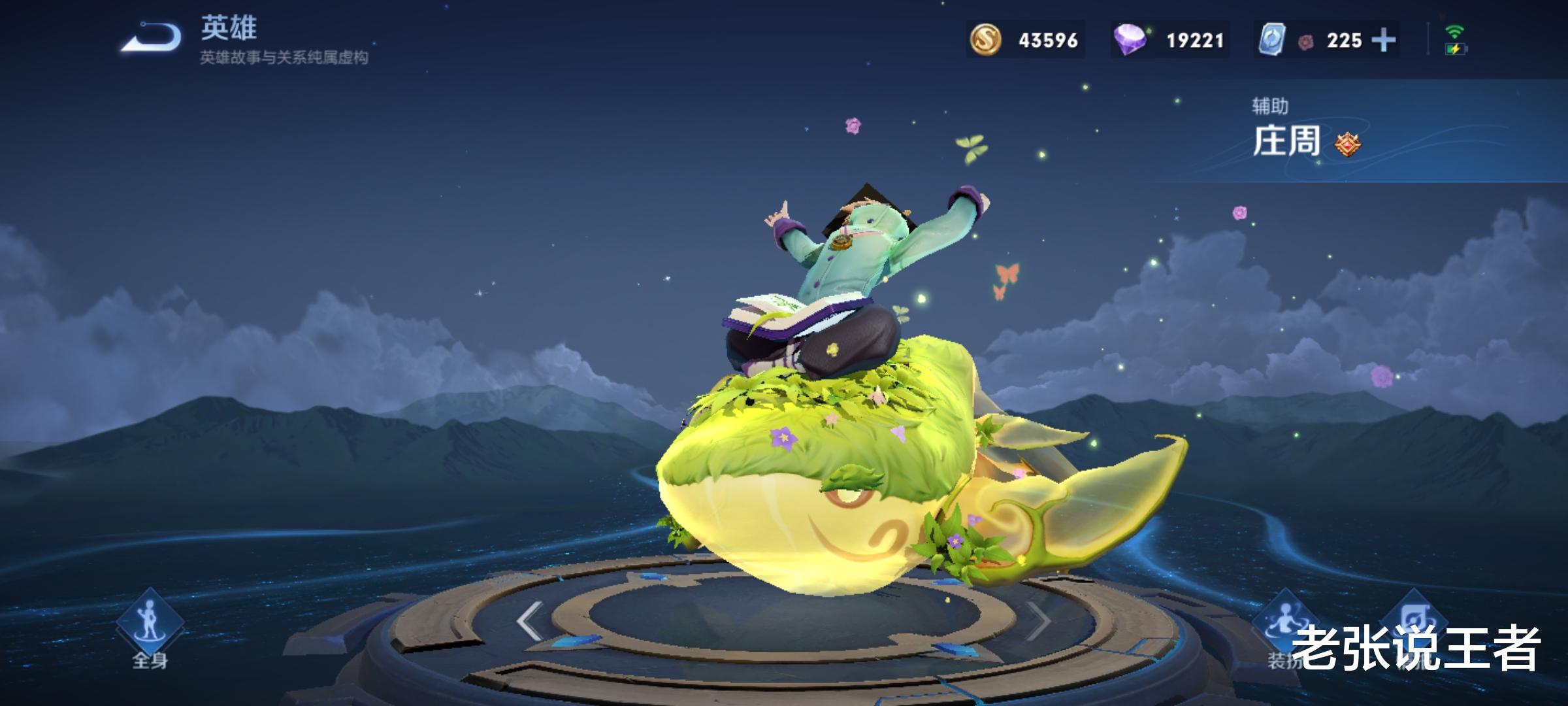Tap the plus button to add vouchers

(1383, 41)
